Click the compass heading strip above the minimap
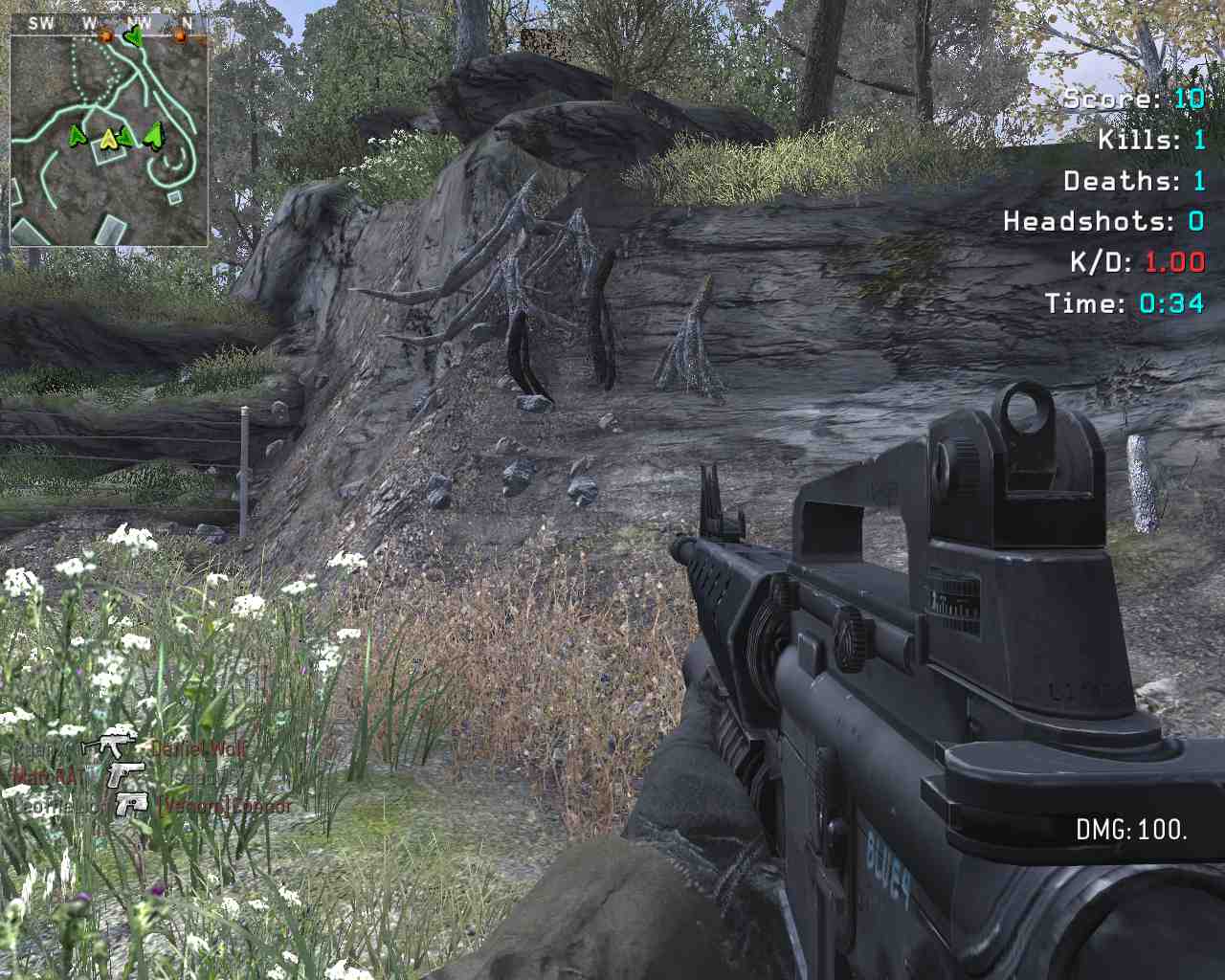1225x980 pixels. [x=109, y=23]
